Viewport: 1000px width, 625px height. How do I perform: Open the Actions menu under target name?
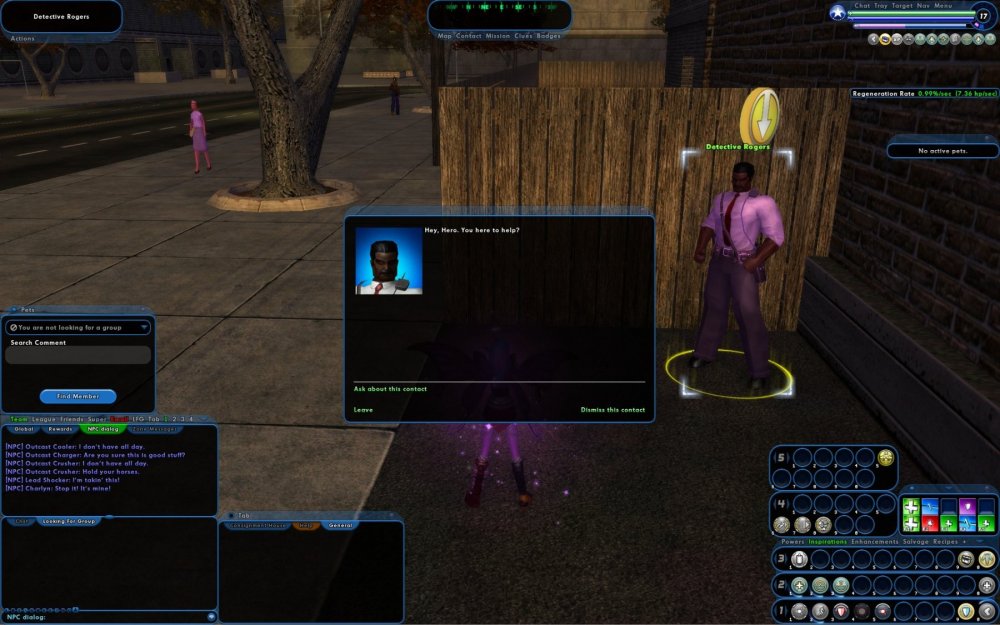tap(22, 38)
